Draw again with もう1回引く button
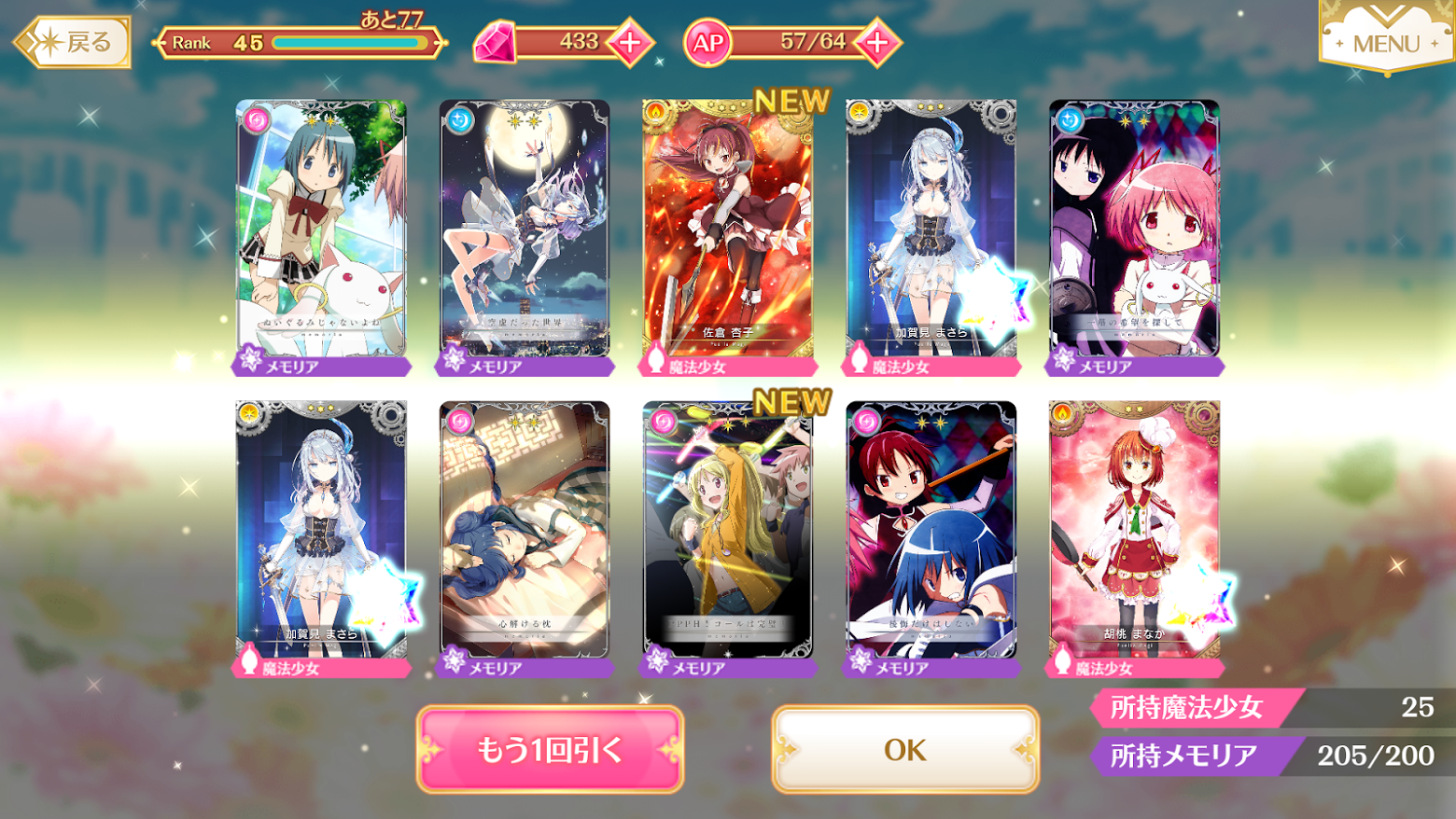The height and width of the screenshot is (819, 1456). (x=550, y=749)
